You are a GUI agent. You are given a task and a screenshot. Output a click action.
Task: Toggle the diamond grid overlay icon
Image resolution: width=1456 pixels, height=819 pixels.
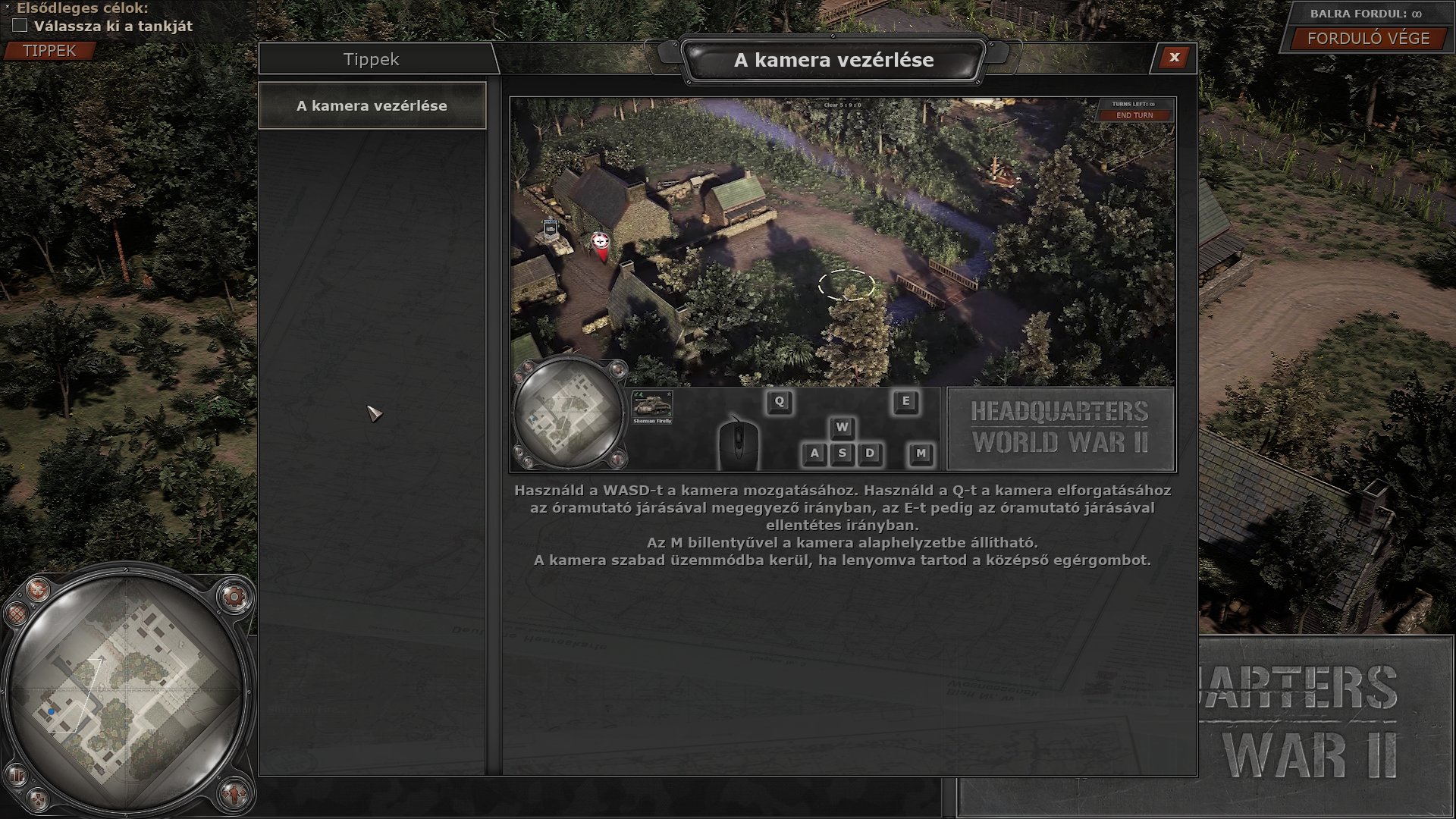point(15,613)
